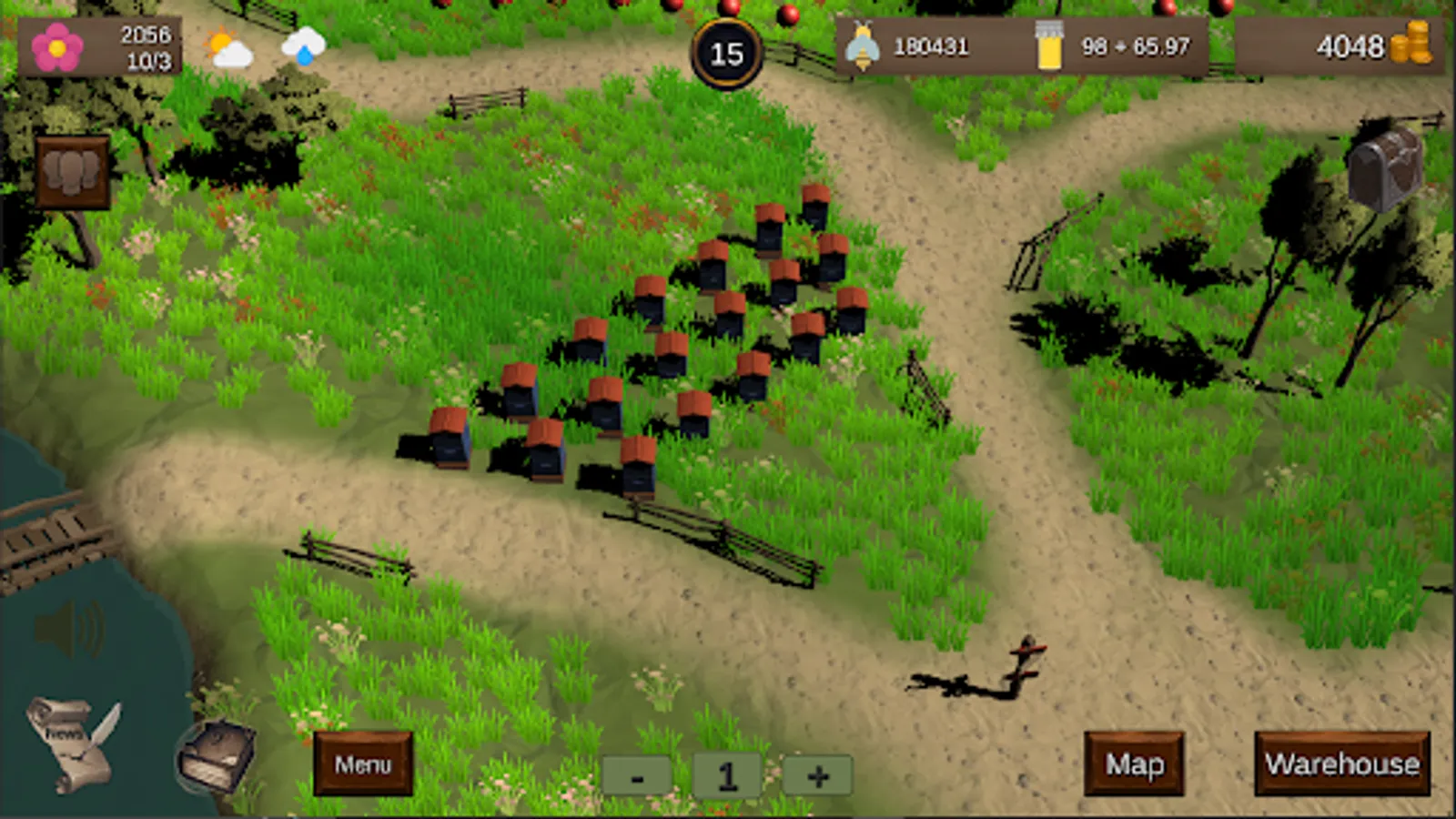Open the news scroll with quill
This screenshot has height=819, width=1456.
pyautogui.click(x=71, y=741)
